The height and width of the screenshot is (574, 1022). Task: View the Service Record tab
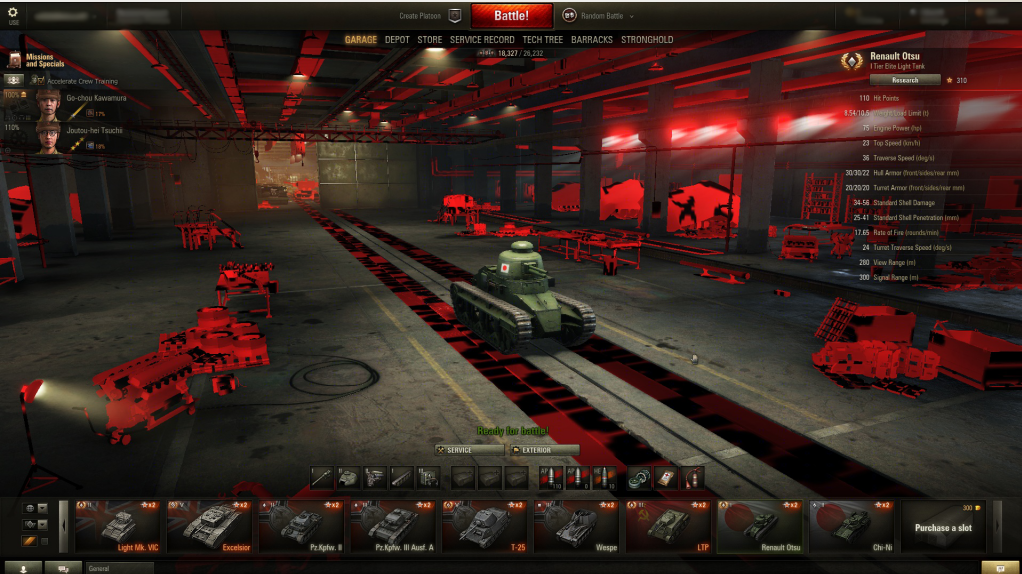(482, 40)
